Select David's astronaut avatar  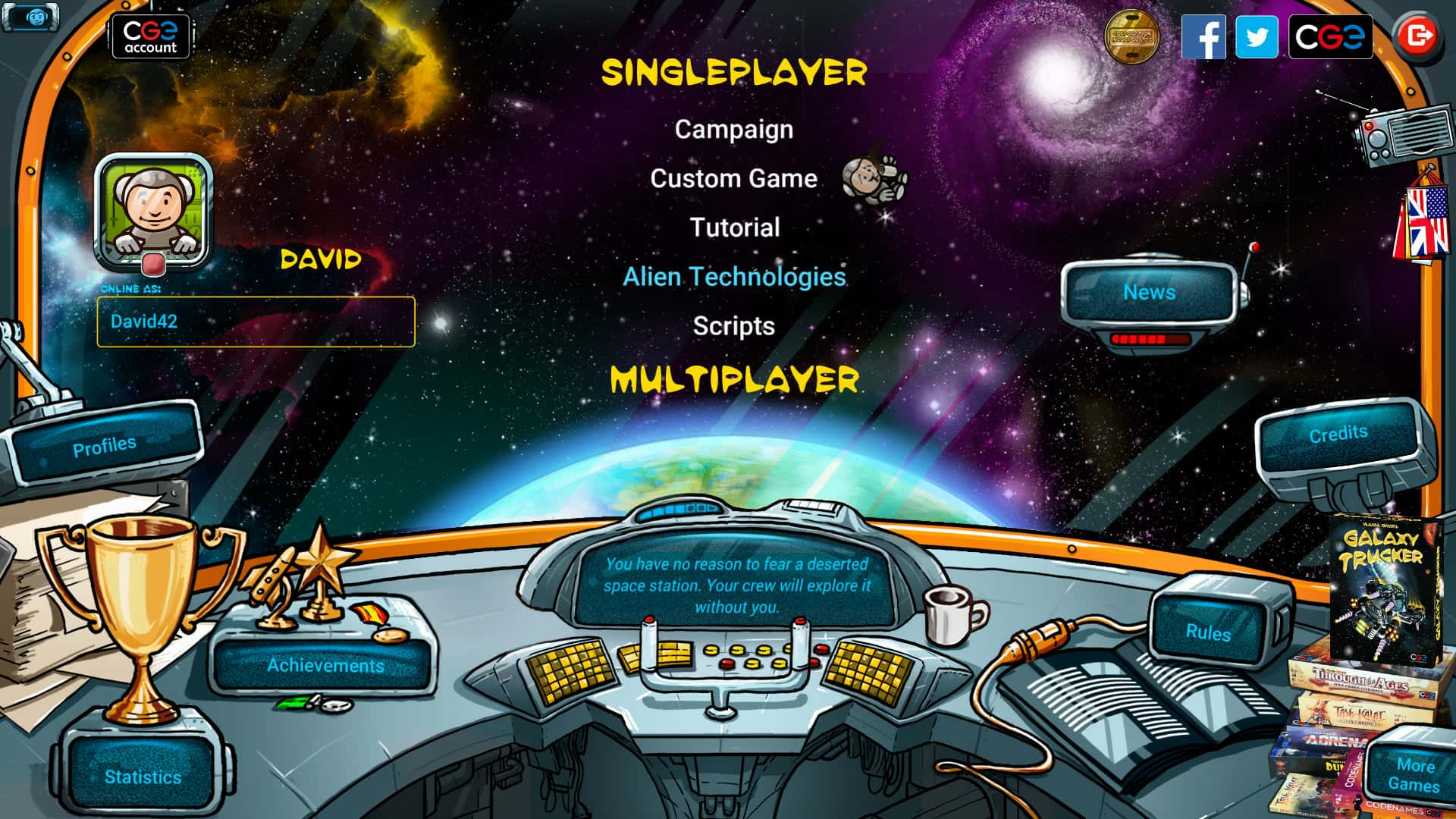point(153,210)
